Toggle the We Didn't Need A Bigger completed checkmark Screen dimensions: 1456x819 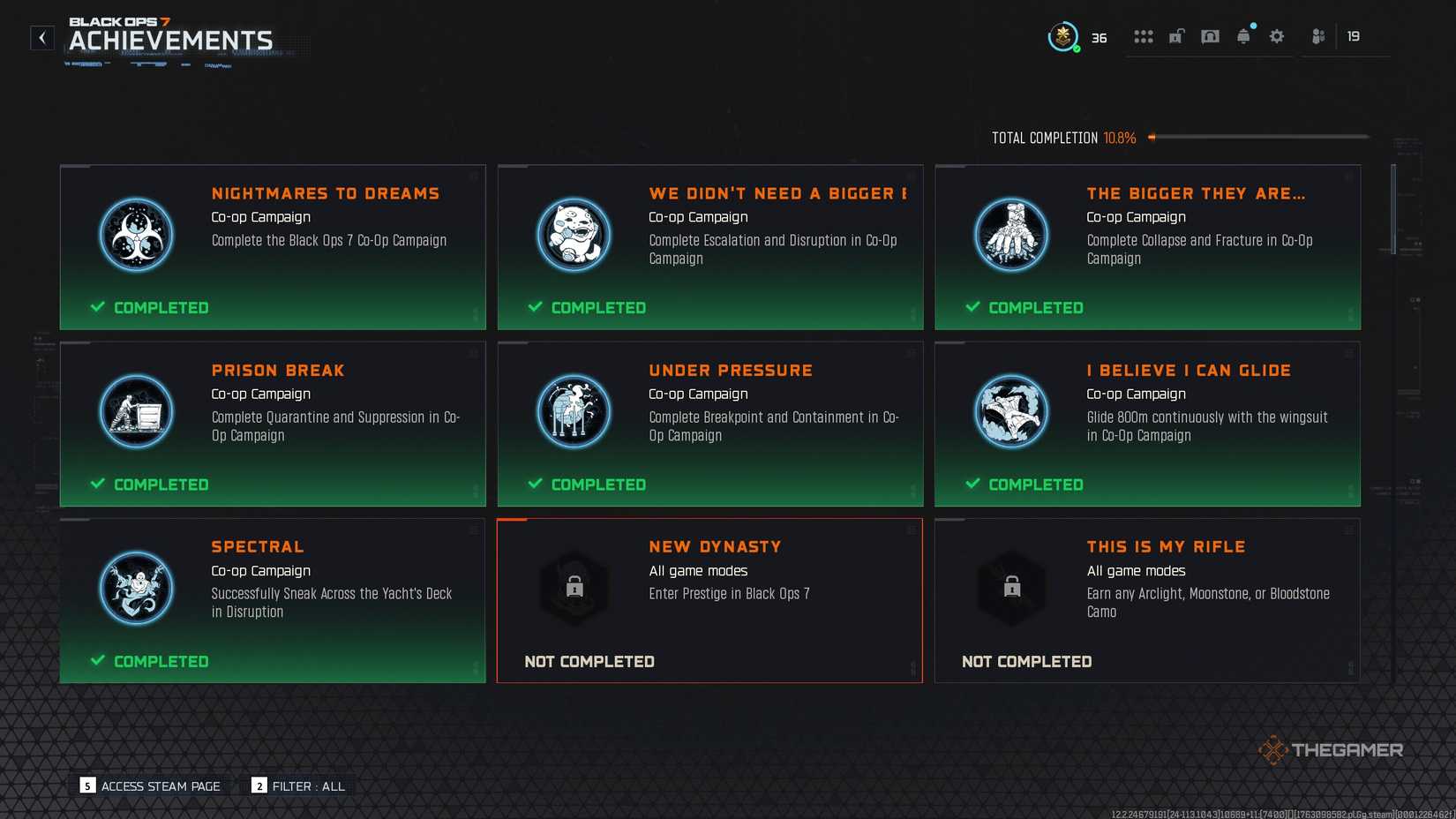(x=535, y=307)
